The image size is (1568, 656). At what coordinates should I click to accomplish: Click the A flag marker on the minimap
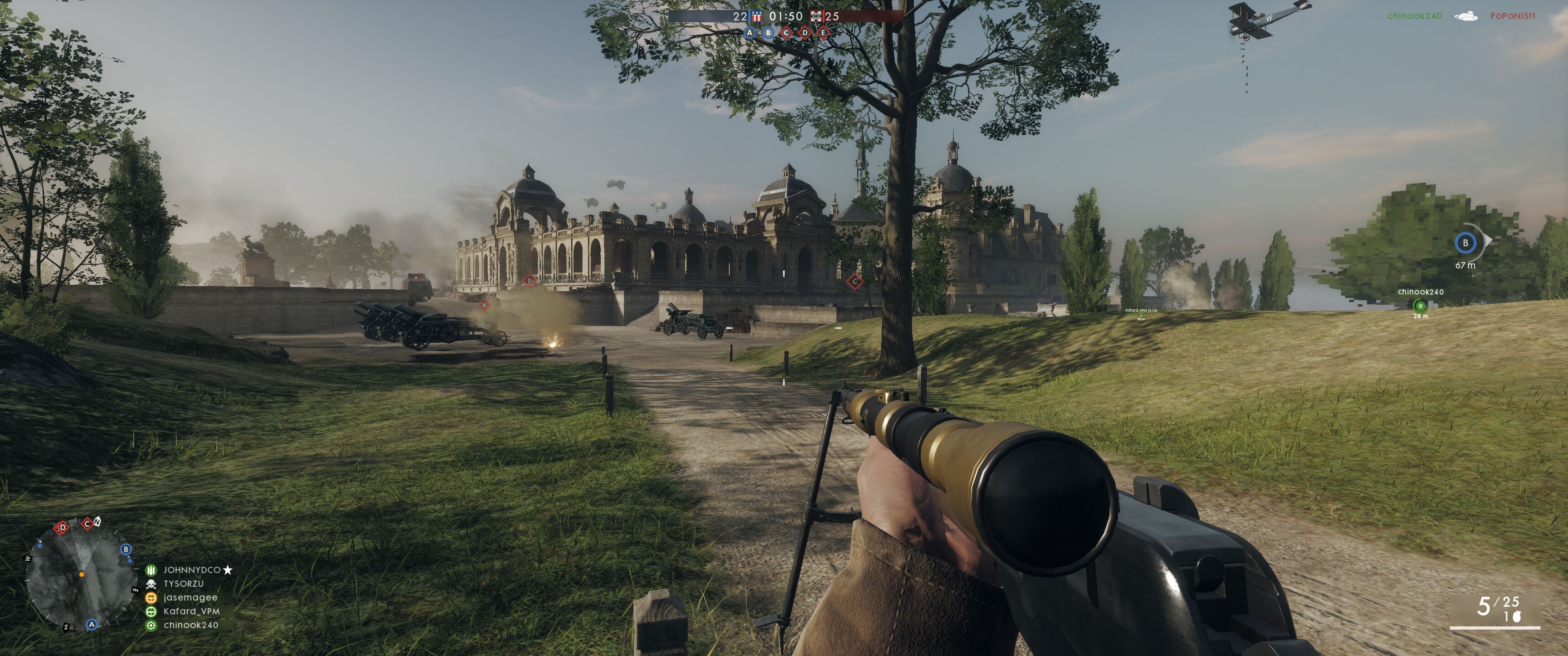(92, 625)
